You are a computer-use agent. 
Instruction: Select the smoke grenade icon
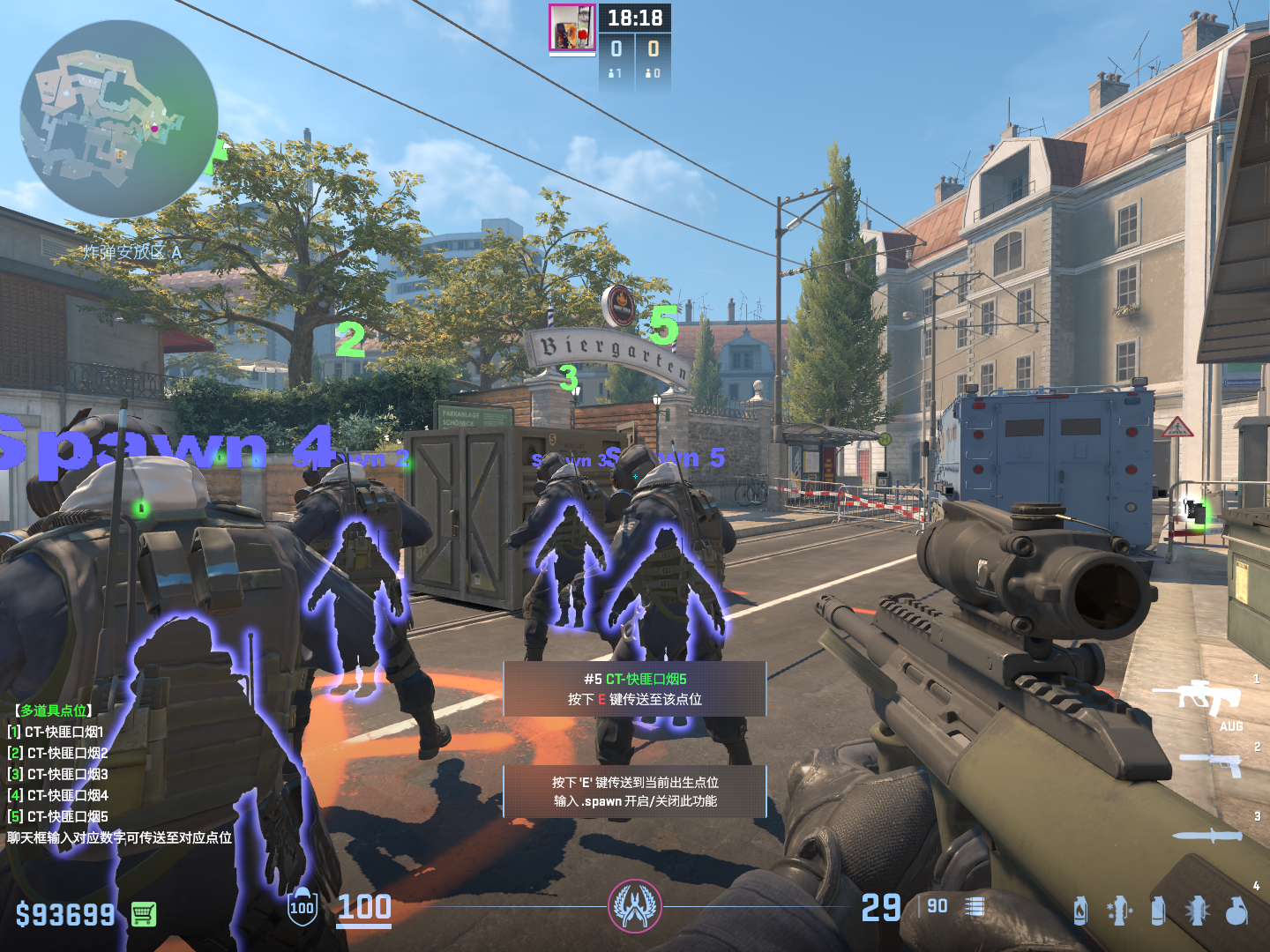click(x=1158, y=910)
